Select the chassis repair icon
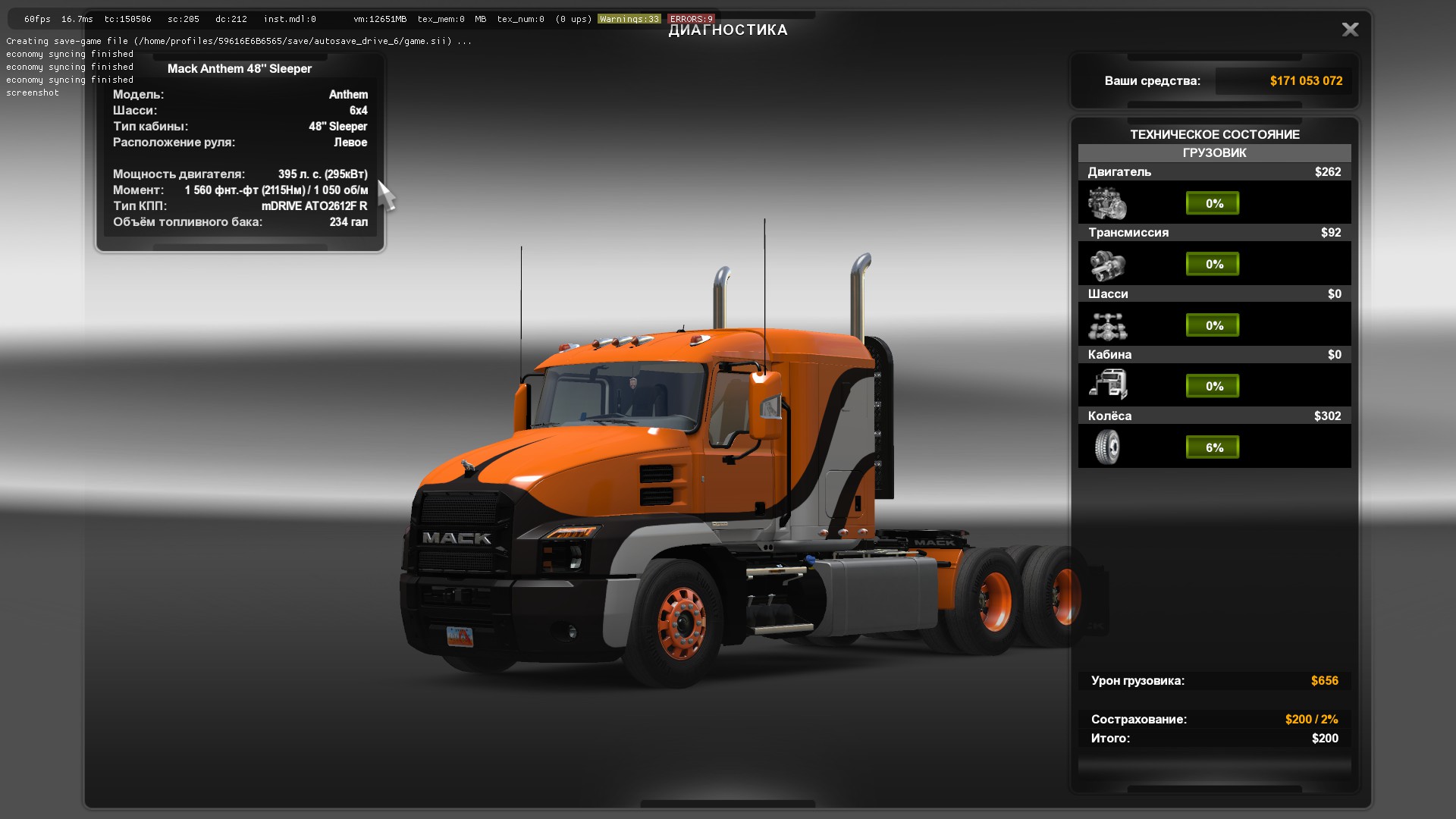The image size is (1456, 819). coord(1107,326)
